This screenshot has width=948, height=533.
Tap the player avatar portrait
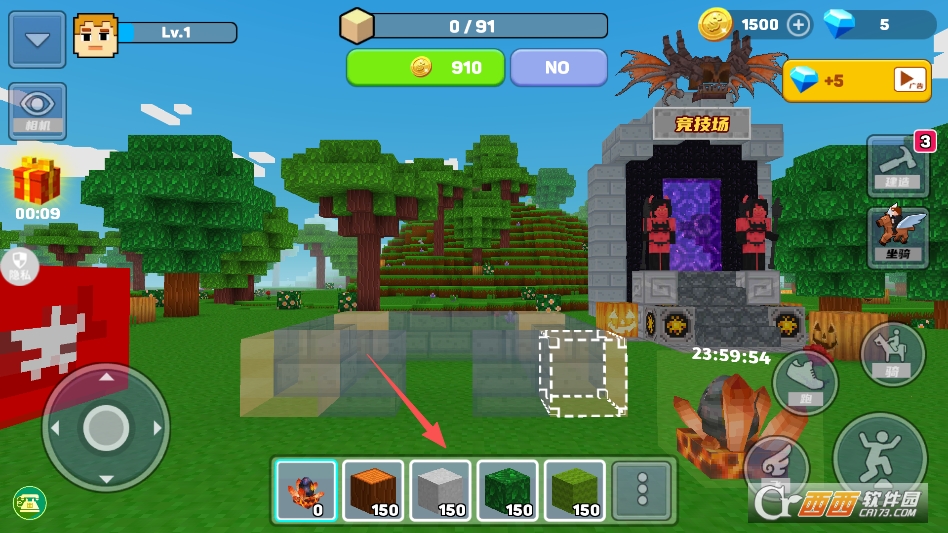tap(95, 36)
